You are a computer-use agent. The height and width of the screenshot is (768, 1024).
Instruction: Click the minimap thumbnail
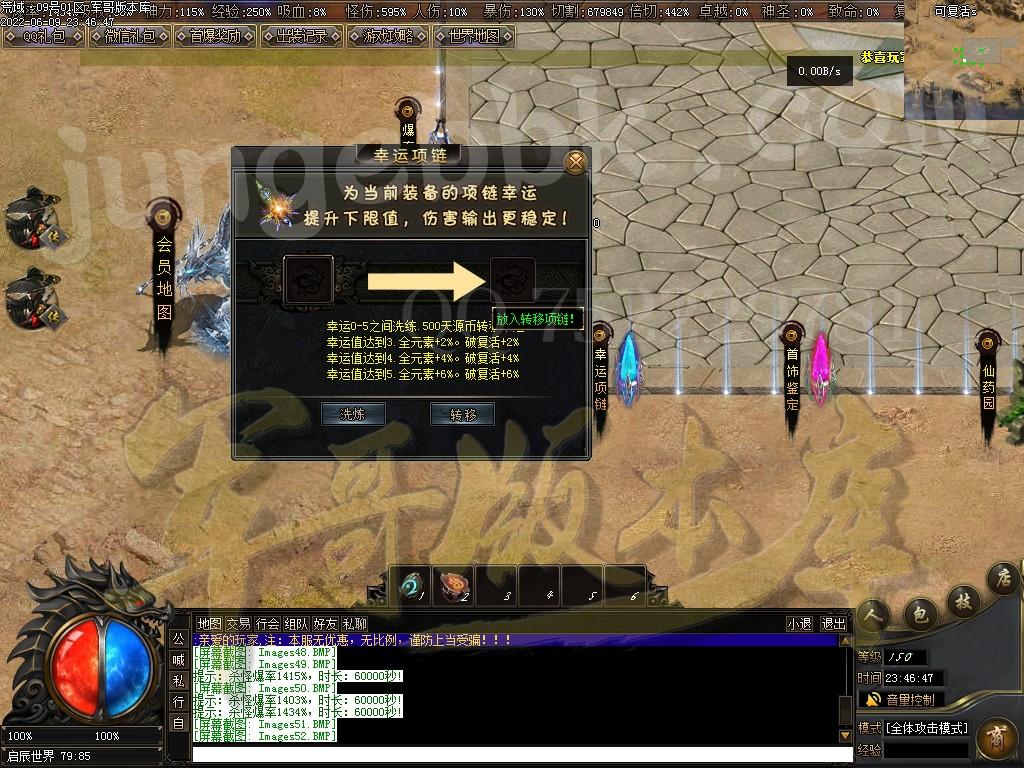click(962, 60)
